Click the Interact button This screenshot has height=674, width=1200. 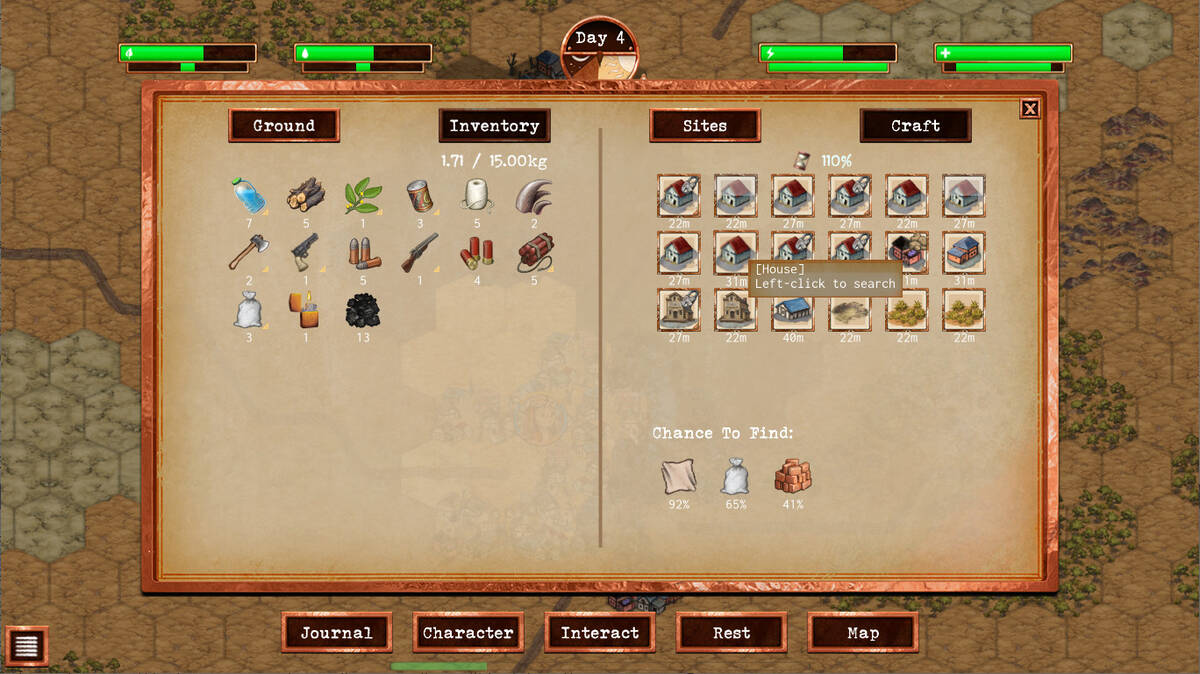click(x=600, y=633)
